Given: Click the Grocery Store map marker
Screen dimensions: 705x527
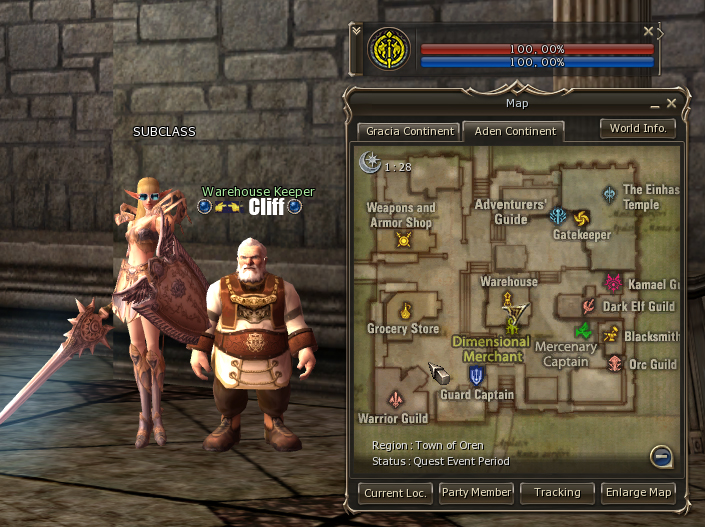Looking at the screenshot, I should click(x=405, y=309).
